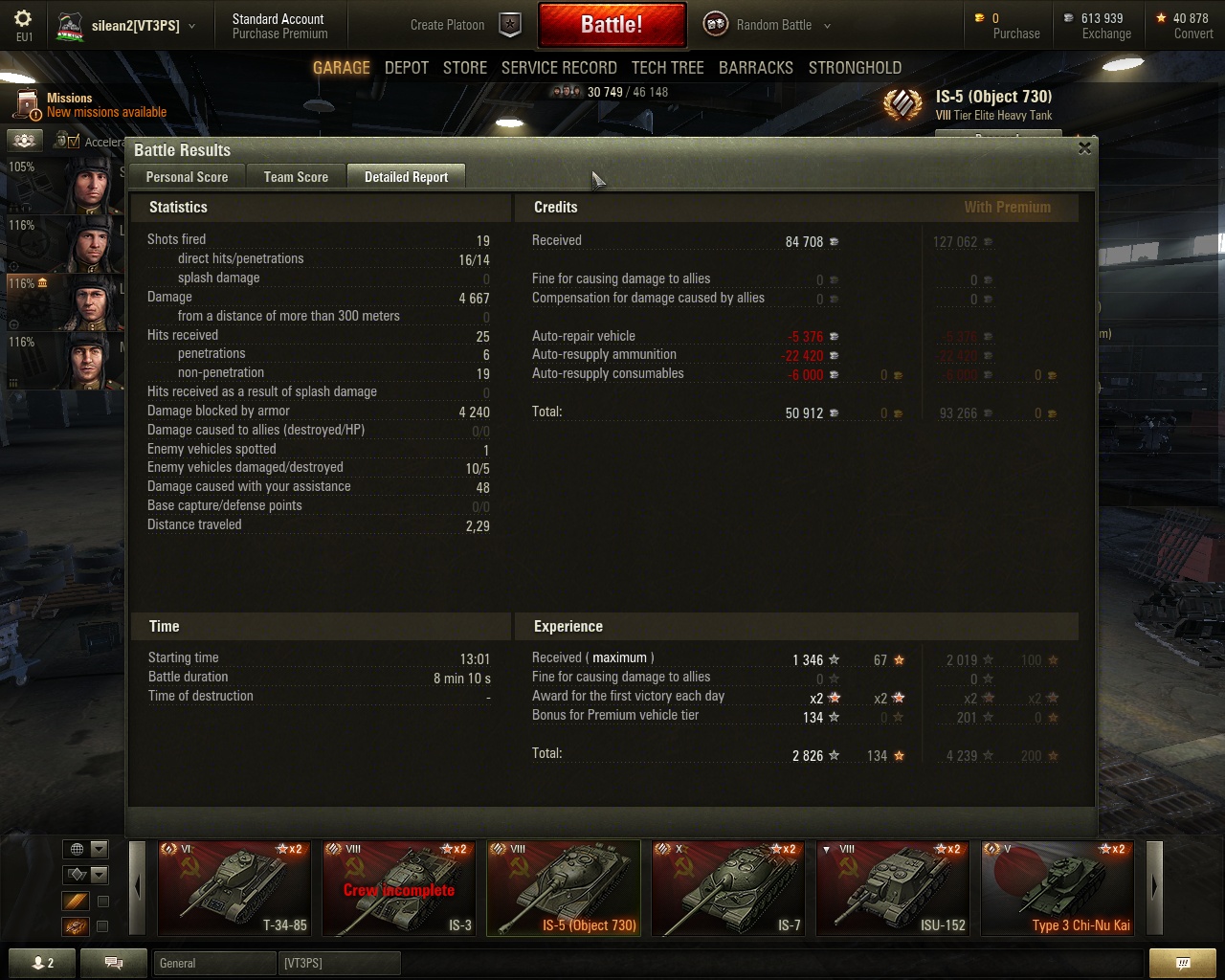
Task: Choose the IS-7 tank from the carousel
Action: click(x=726, y=887)
